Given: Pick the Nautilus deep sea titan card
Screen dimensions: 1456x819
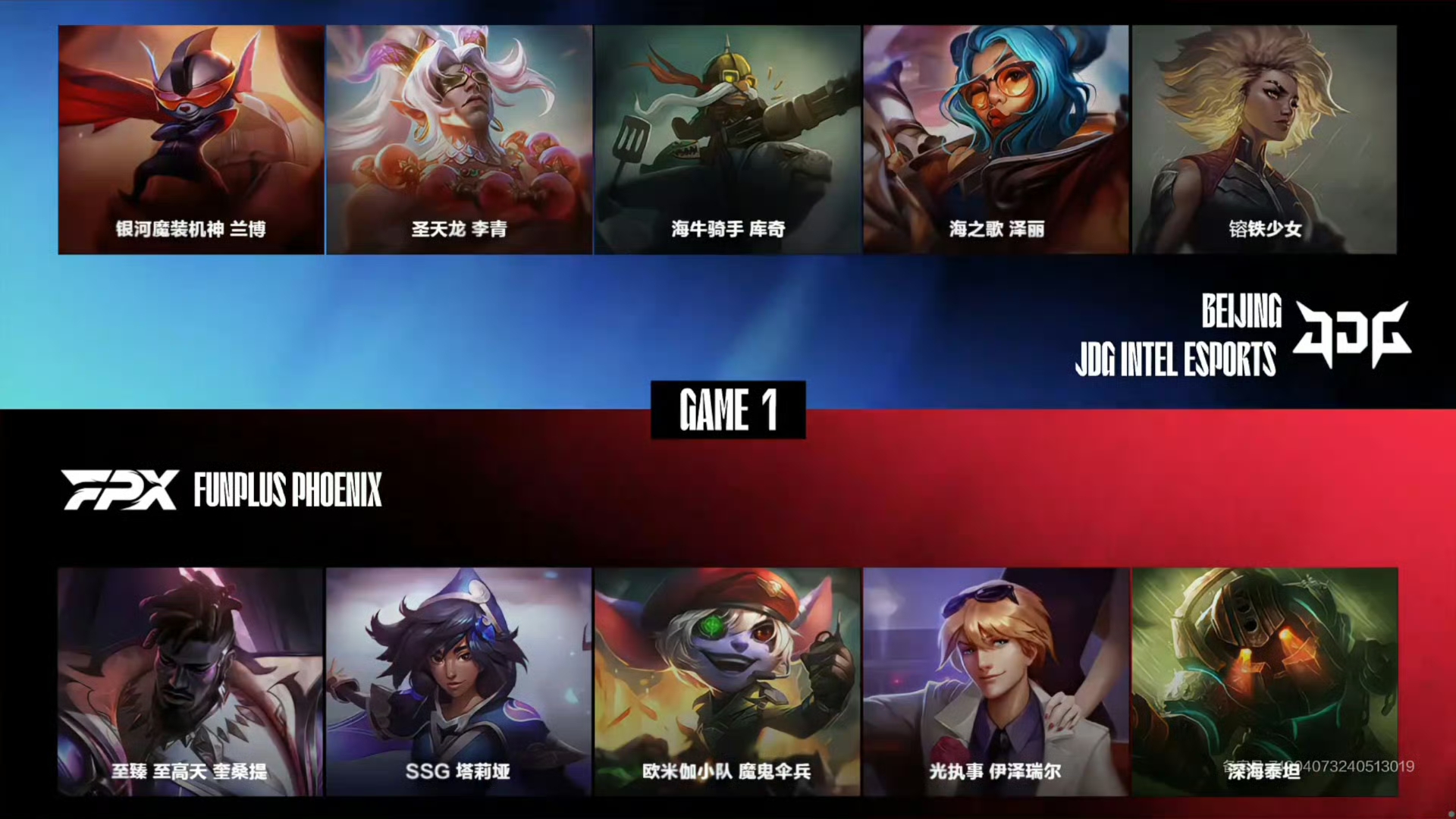Looking at the screenshot, I should (x=1264, y=681).
